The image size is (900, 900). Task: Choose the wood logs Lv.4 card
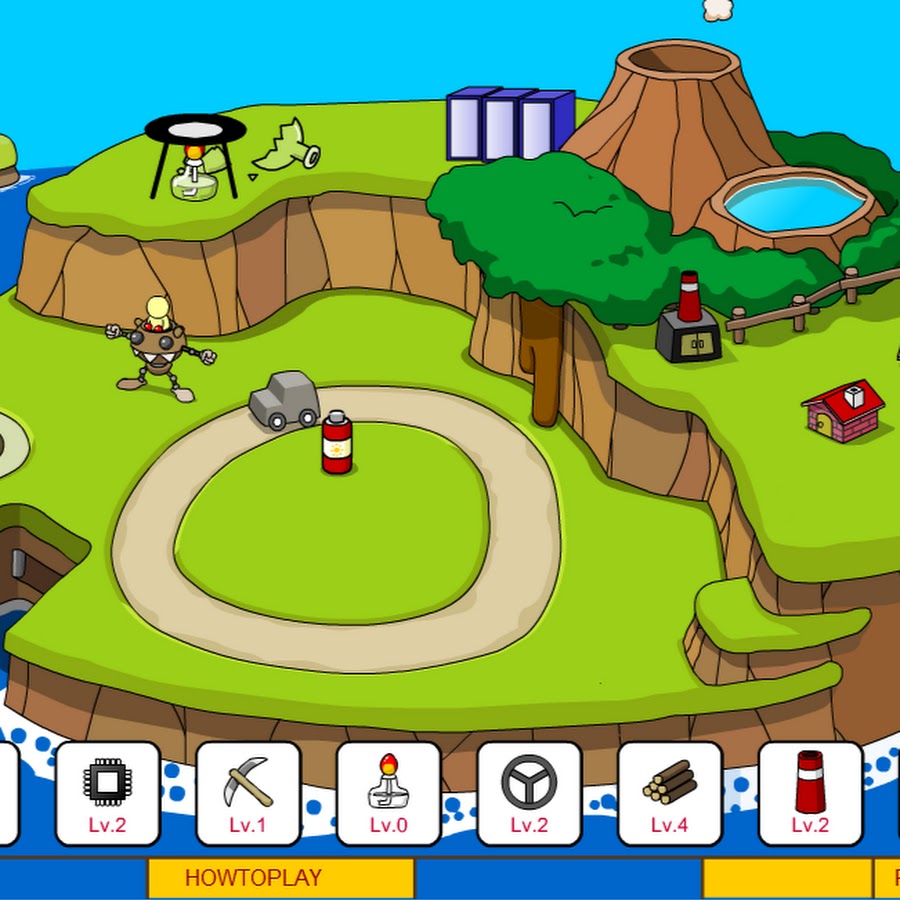(669, 793)
